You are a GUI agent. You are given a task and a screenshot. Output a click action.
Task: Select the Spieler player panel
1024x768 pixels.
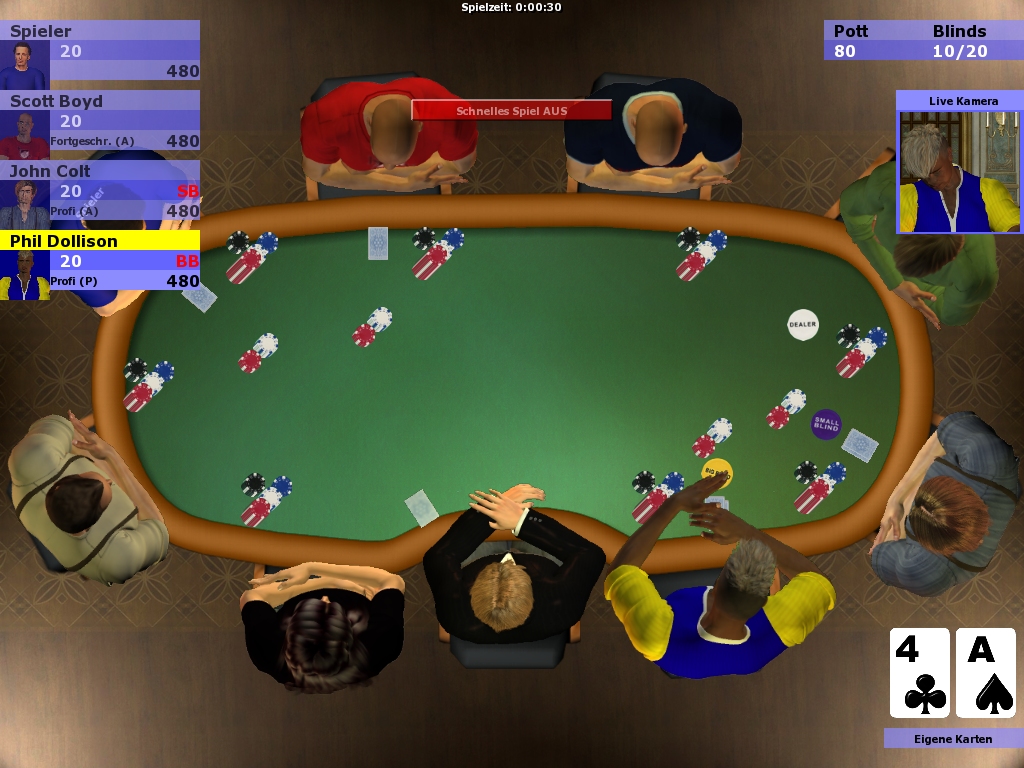100,51
